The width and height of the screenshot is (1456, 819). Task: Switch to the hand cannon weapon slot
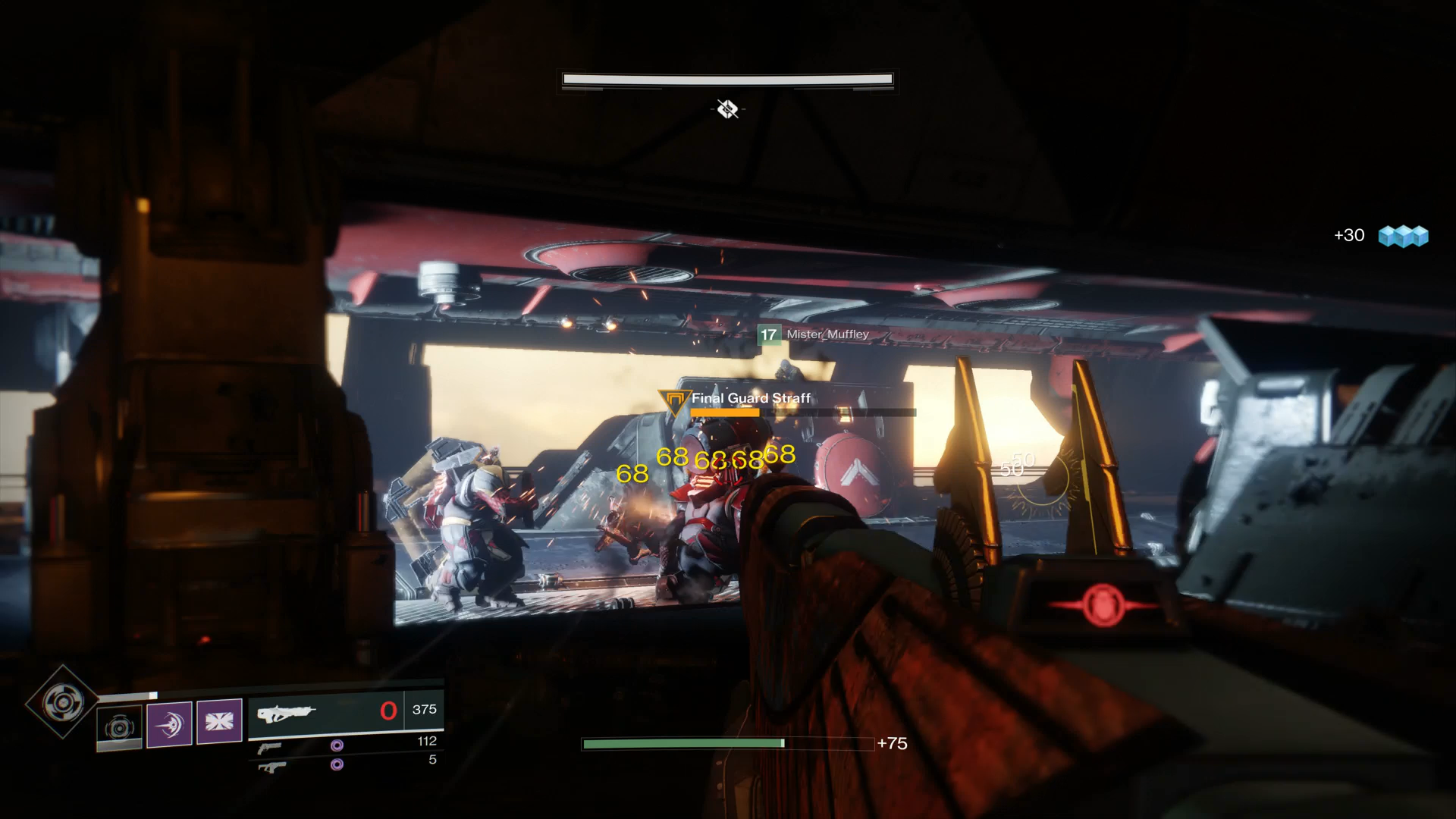point(270,748)
